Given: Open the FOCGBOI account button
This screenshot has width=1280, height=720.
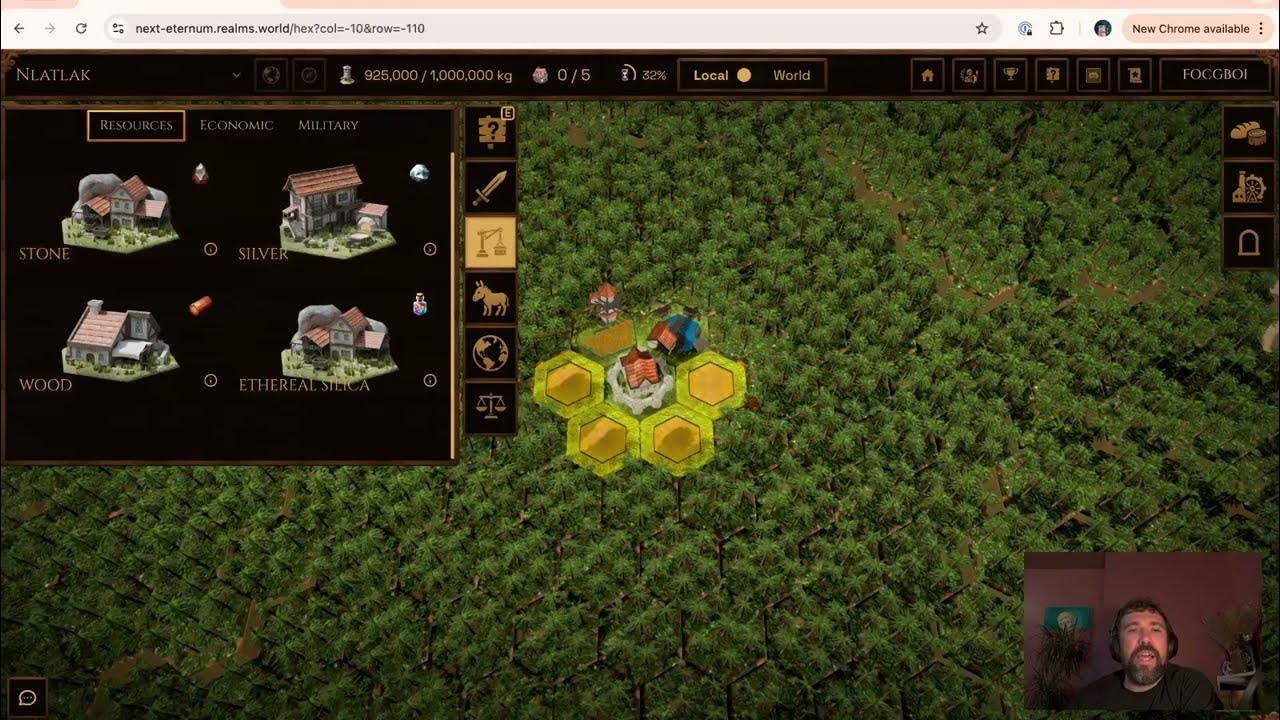Looking at the screenshot, I should click(x=1214, y=75).
